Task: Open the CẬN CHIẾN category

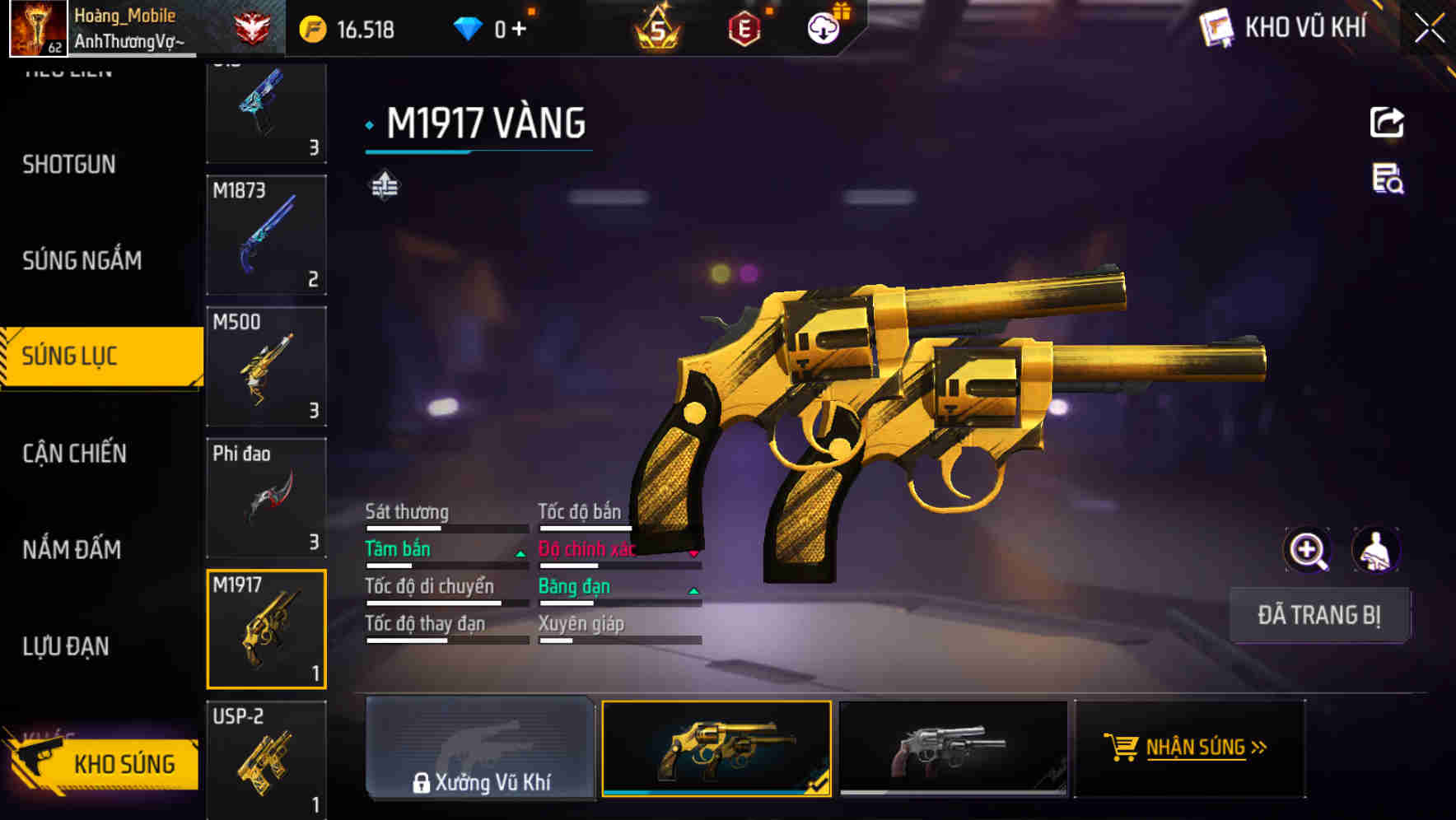Action: (x=73, y=454)
